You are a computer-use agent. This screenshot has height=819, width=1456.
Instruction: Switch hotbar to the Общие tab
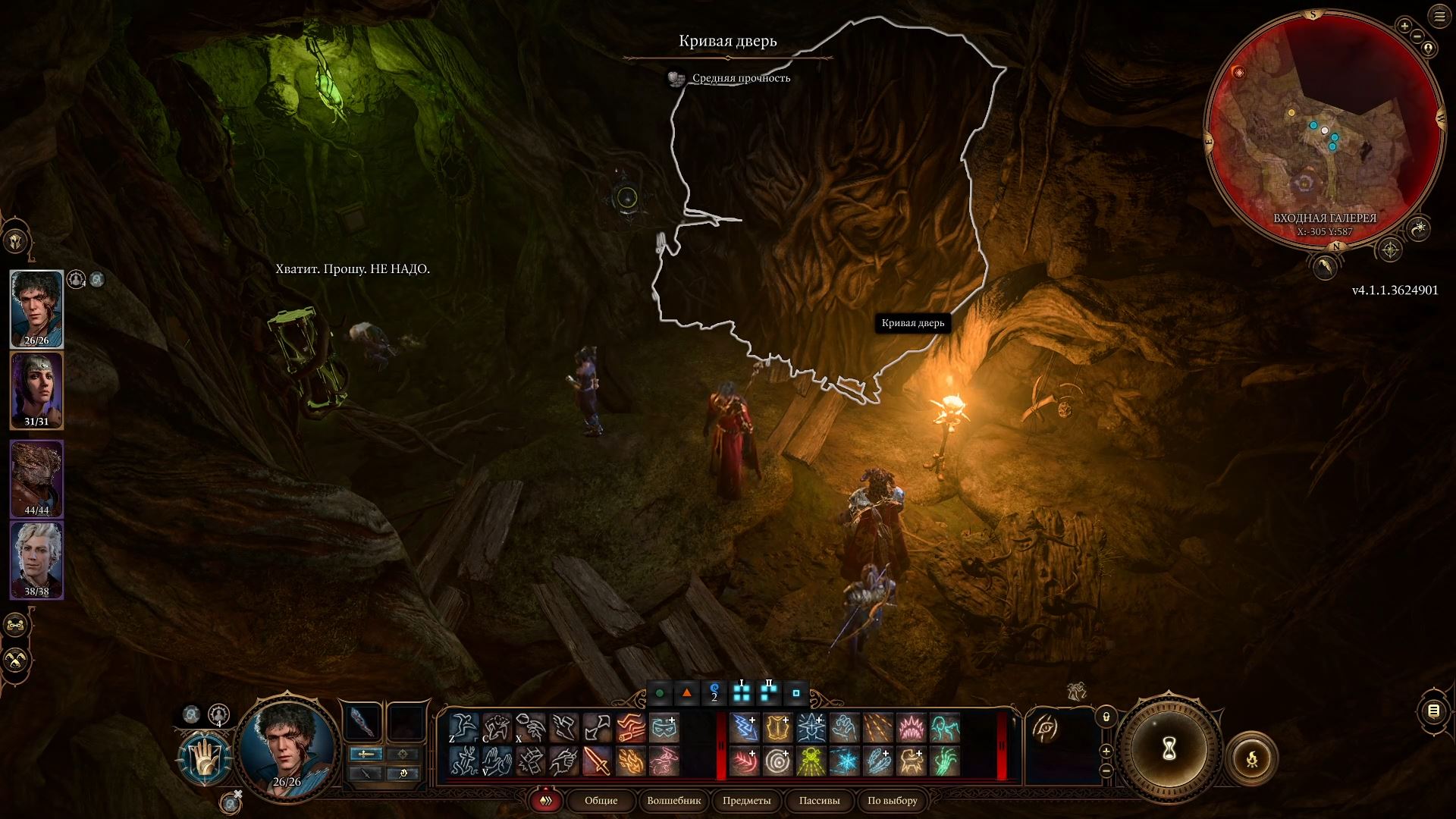coord(601,800)
